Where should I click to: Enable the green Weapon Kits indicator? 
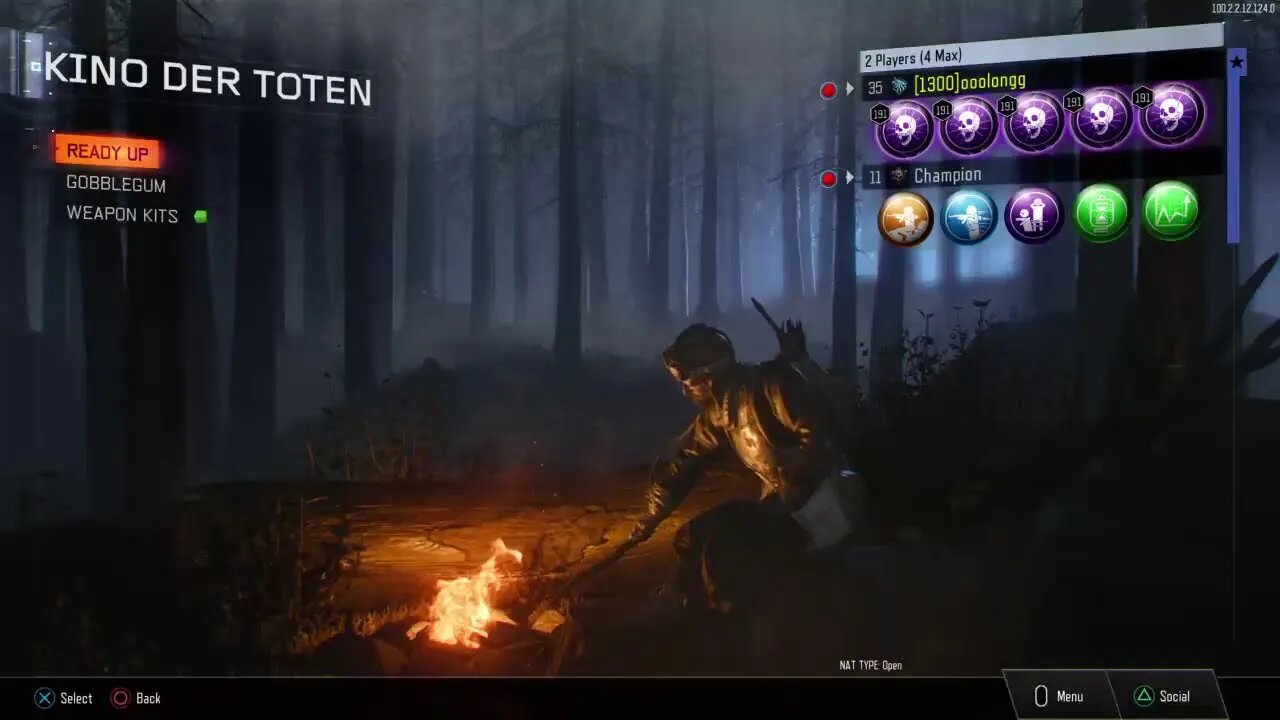tap(199, 214)
